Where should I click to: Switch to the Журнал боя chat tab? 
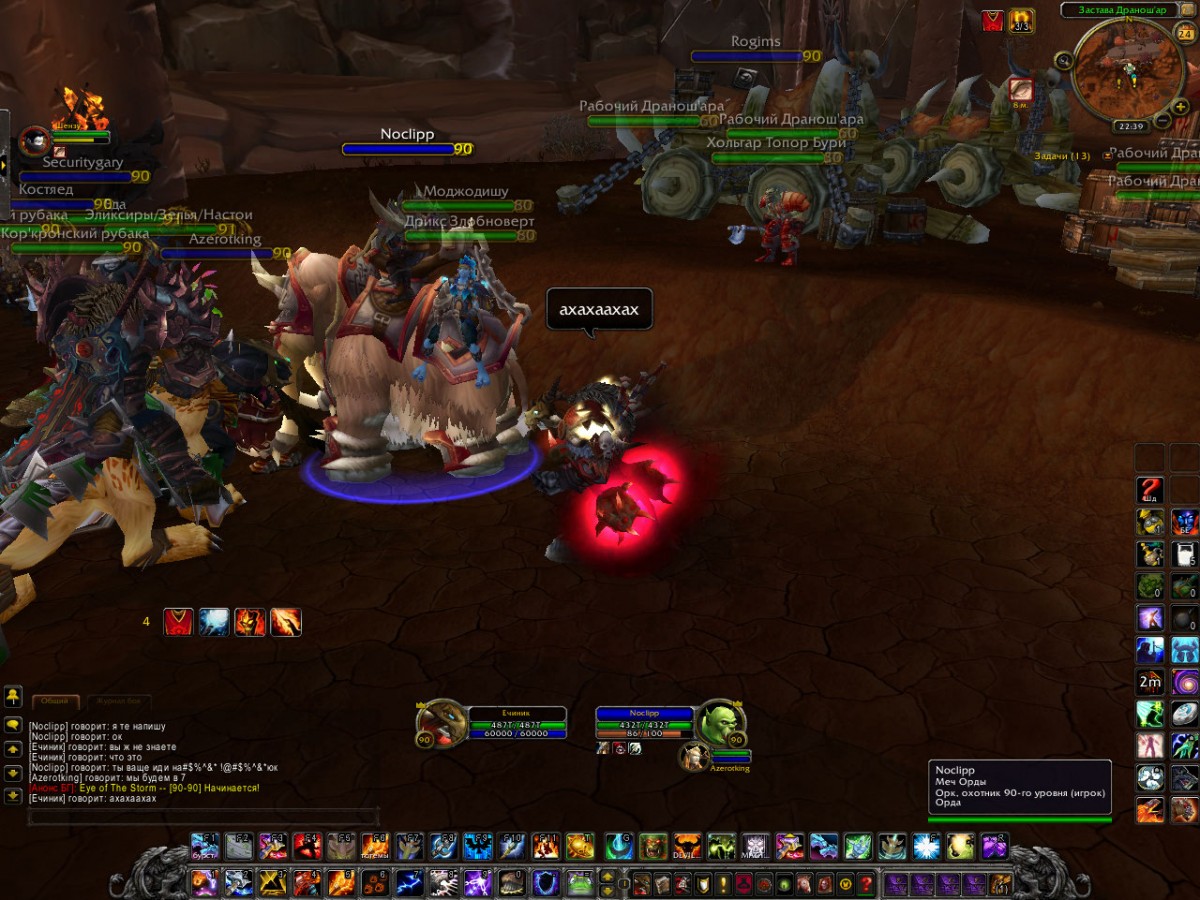pyautogui.click(x=119, y=702)
